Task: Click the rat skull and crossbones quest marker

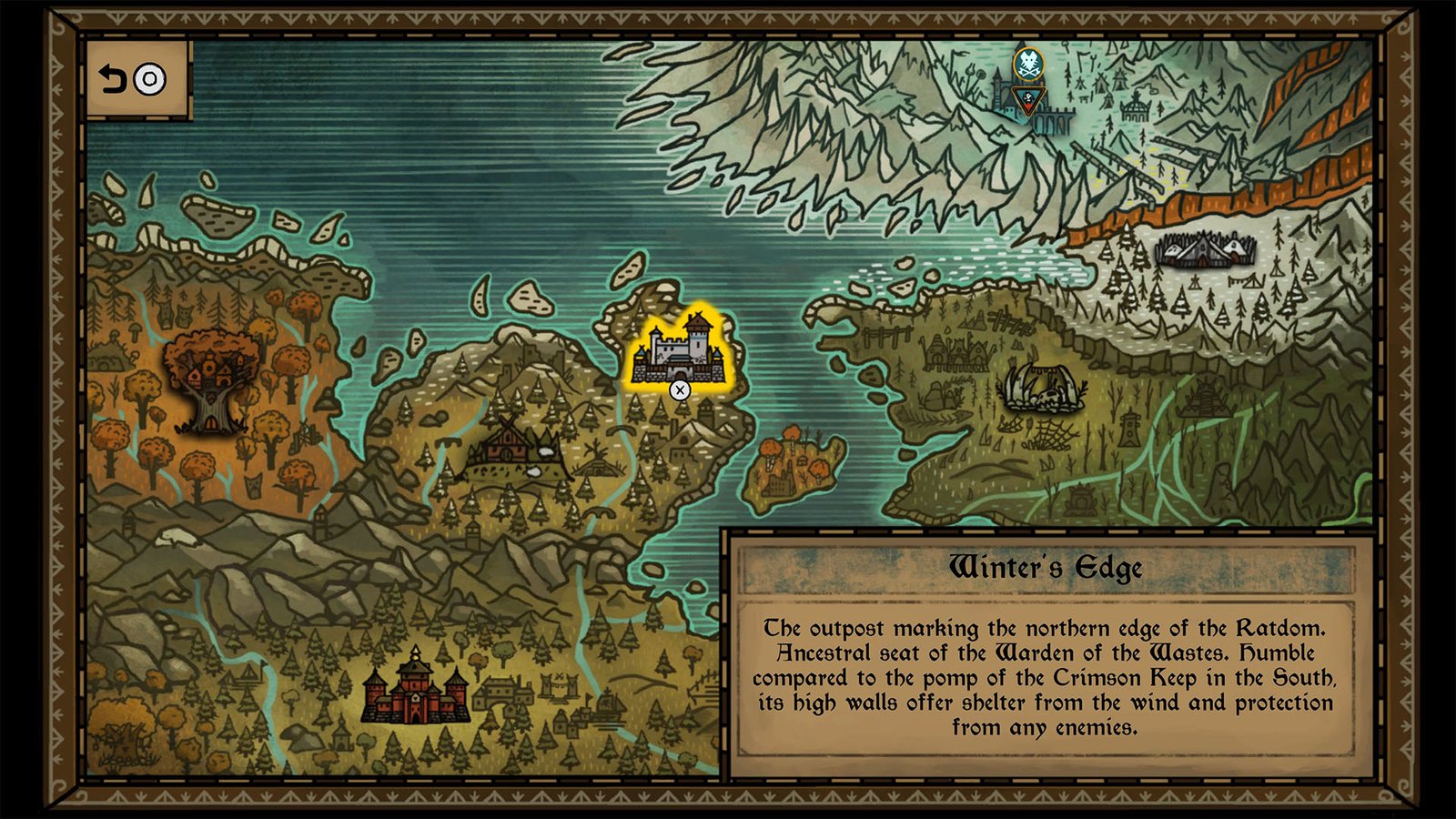Action: (x=1028, y=64)
